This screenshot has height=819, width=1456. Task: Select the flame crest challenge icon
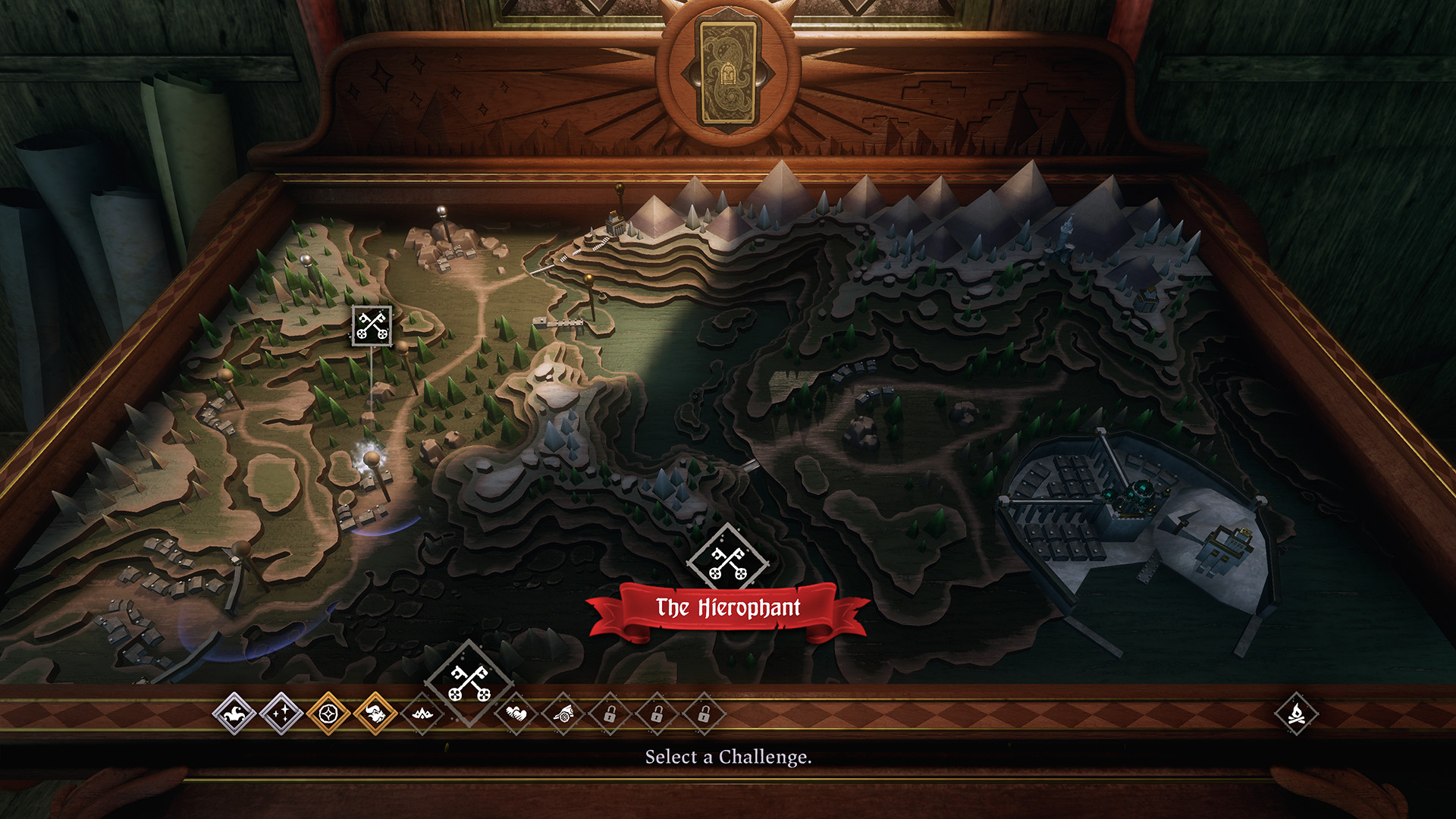[421, 714]
